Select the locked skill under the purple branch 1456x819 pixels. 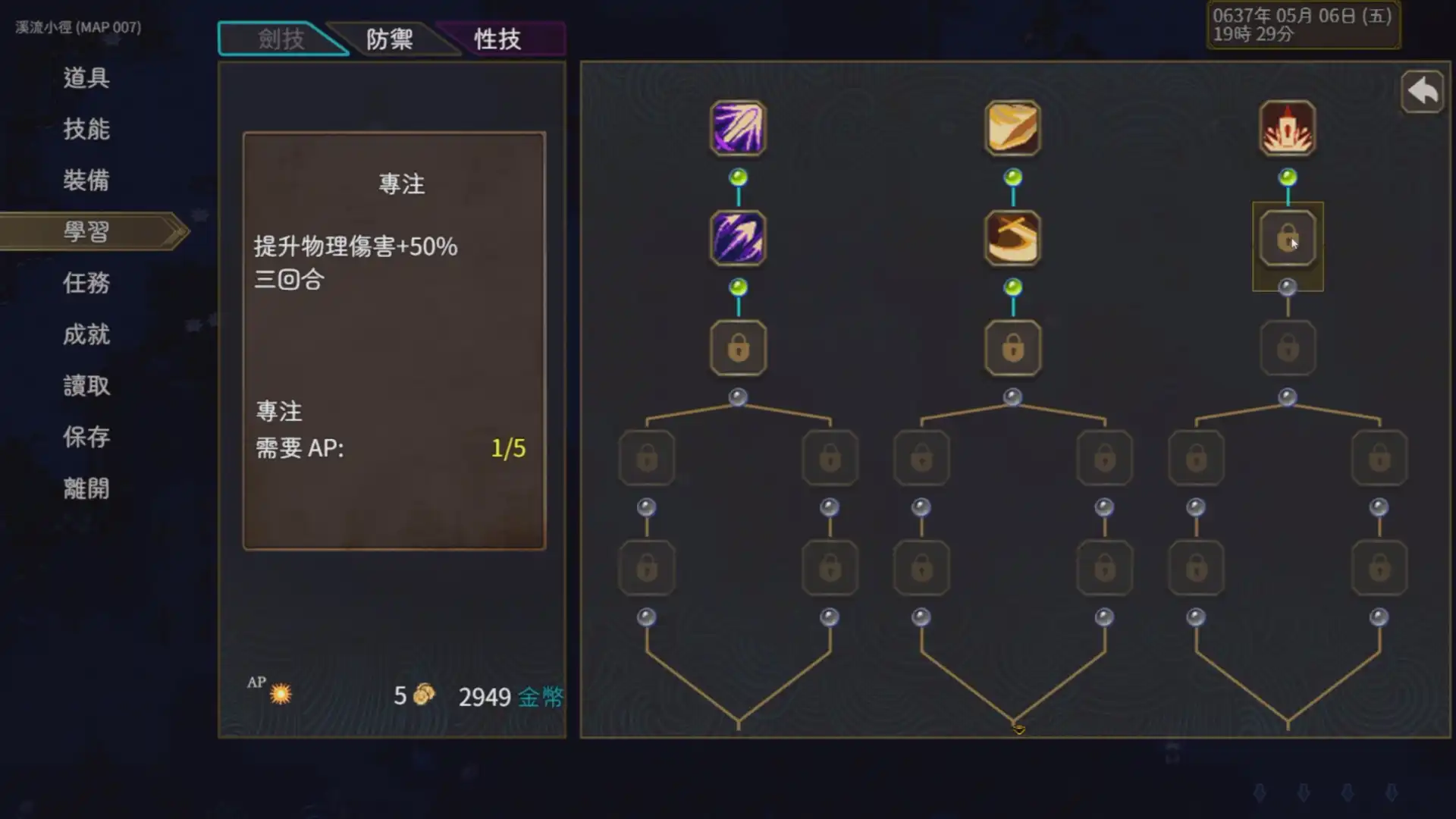click(737, 349)
